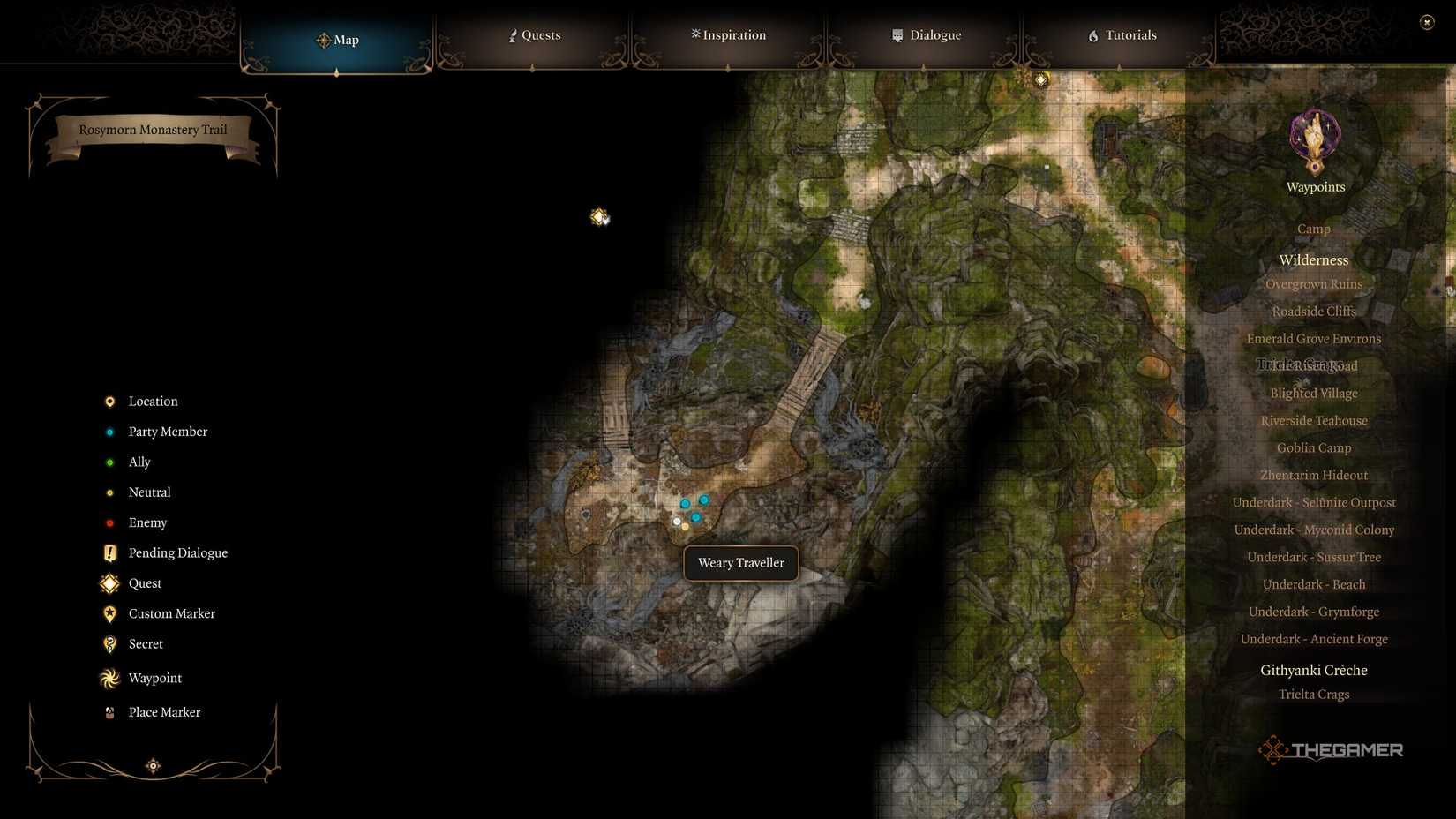
Task: Click the Quest marker icon on the map
Action: click(x=599, y=216)
